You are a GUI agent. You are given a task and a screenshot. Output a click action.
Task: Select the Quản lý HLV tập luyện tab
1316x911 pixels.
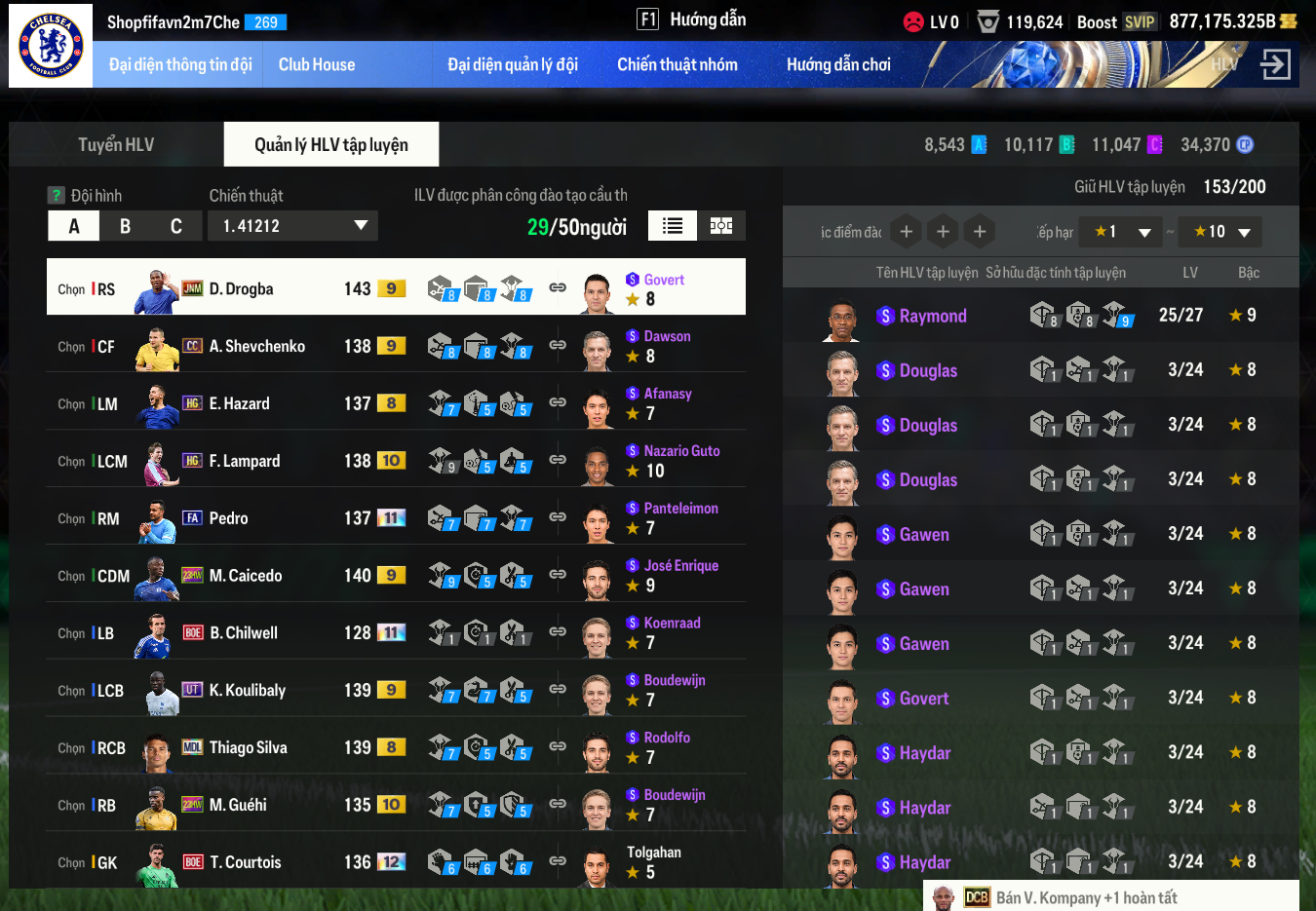tap(331, 145)
